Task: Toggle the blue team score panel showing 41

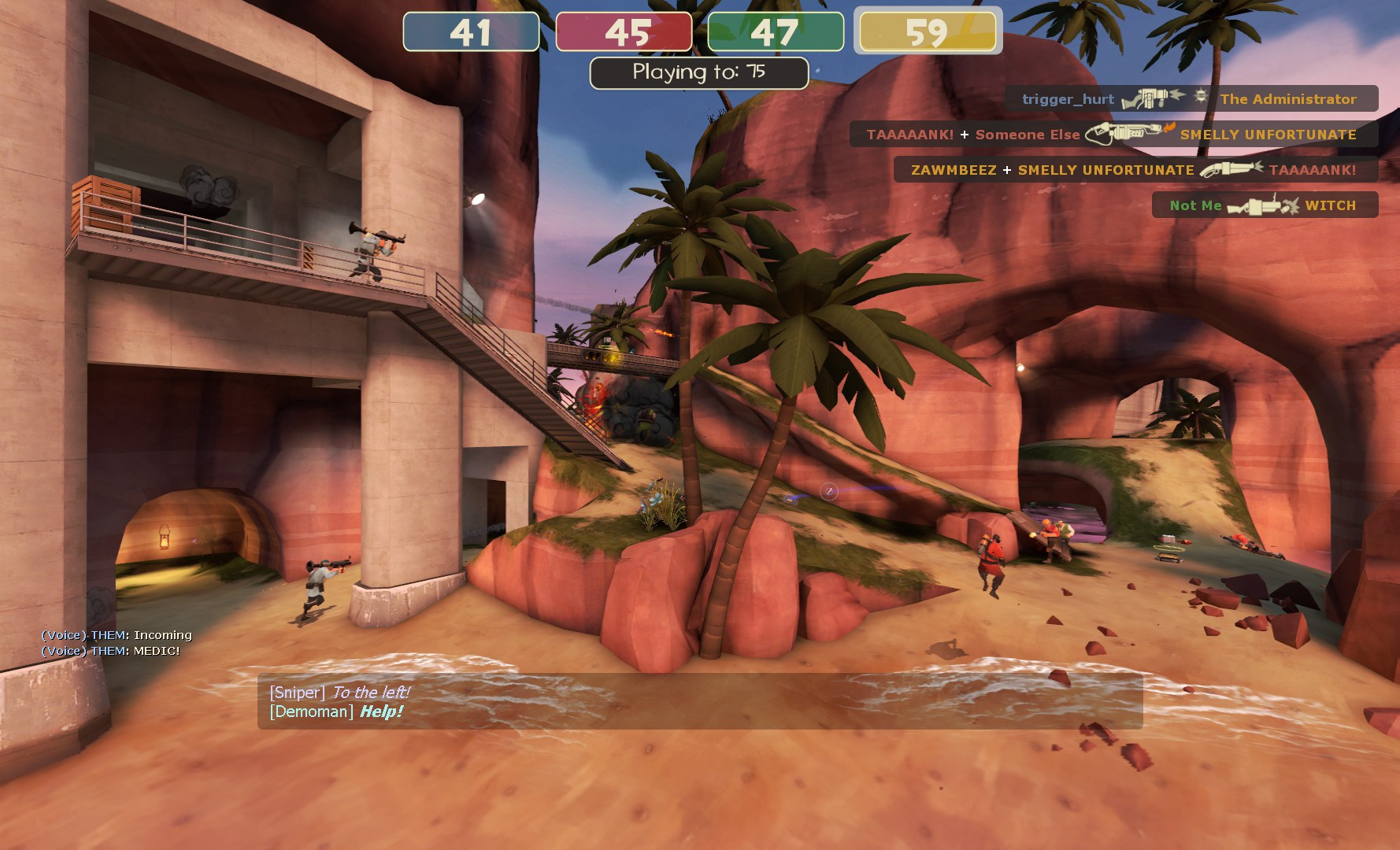Action: point(468,33)
